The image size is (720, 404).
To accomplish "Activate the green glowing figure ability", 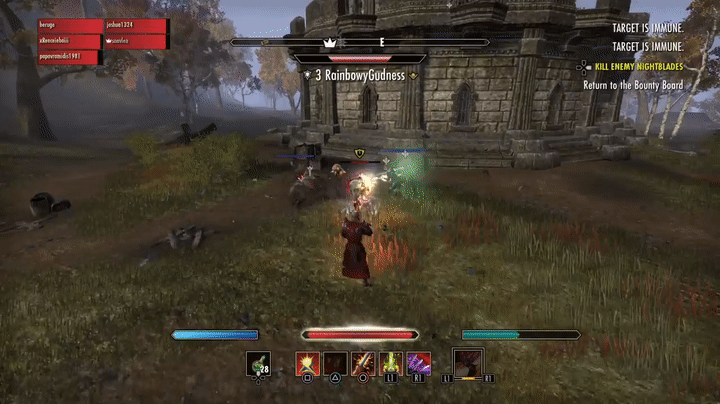I will pyautogui.click(x=390, y=363).
